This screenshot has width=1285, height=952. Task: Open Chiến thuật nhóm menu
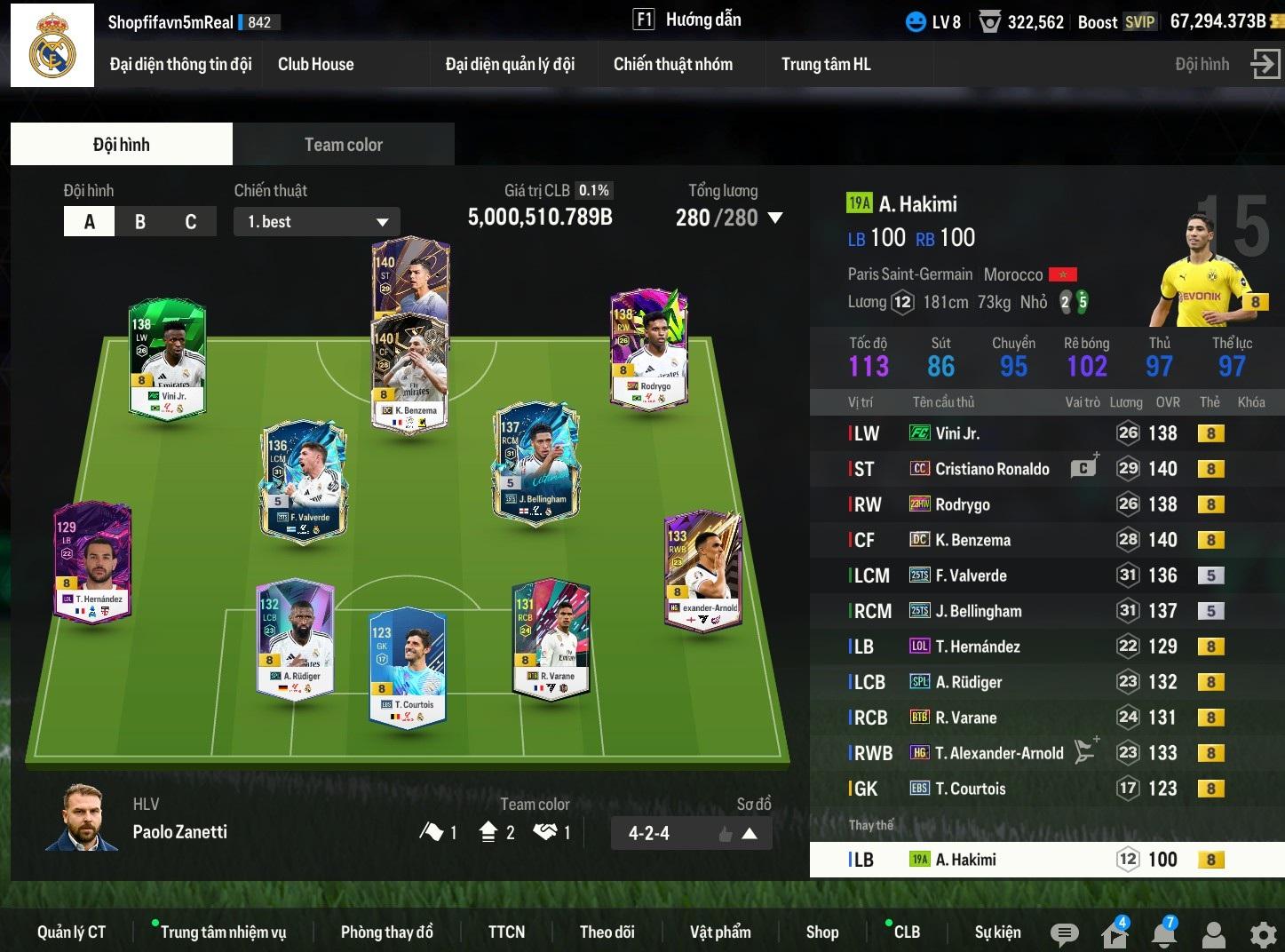[x=672, y=64]
